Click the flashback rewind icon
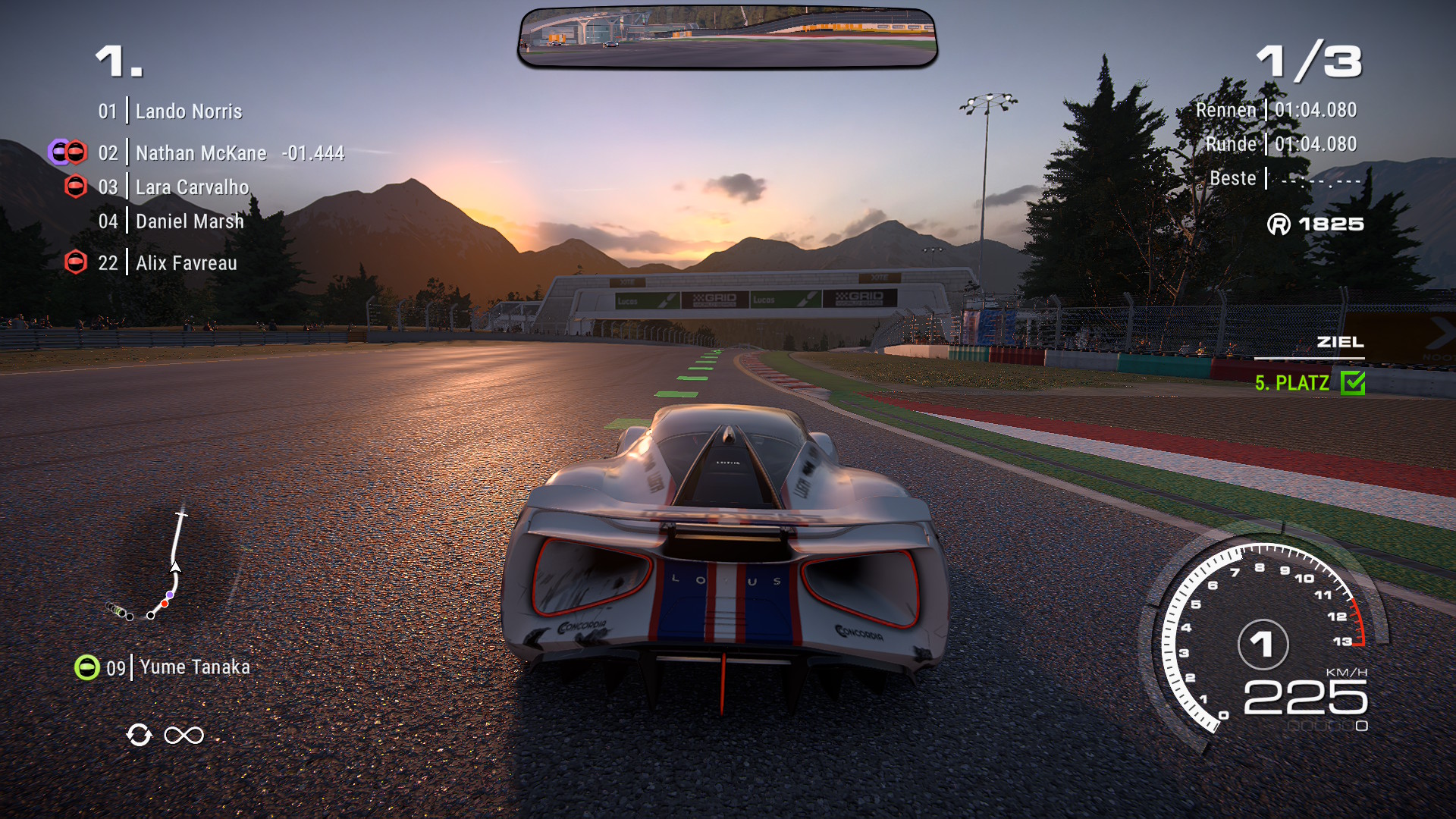Viewport: 1456px width, 819px height. click(139, 735)
